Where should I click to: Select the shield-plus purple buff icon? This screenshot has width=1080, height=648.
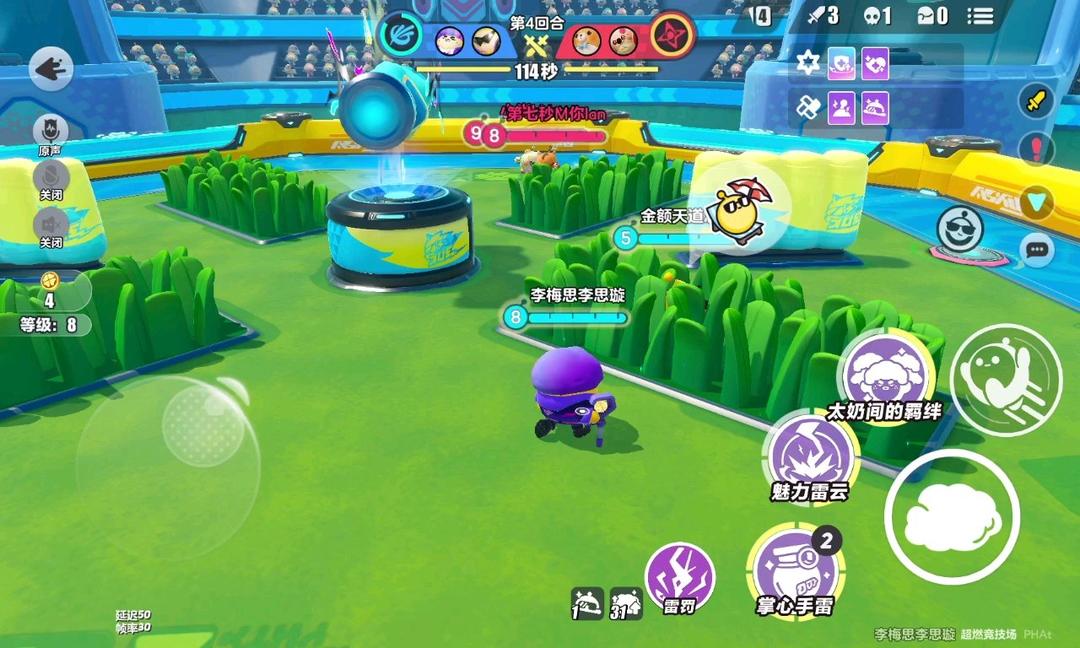[842, 64]
